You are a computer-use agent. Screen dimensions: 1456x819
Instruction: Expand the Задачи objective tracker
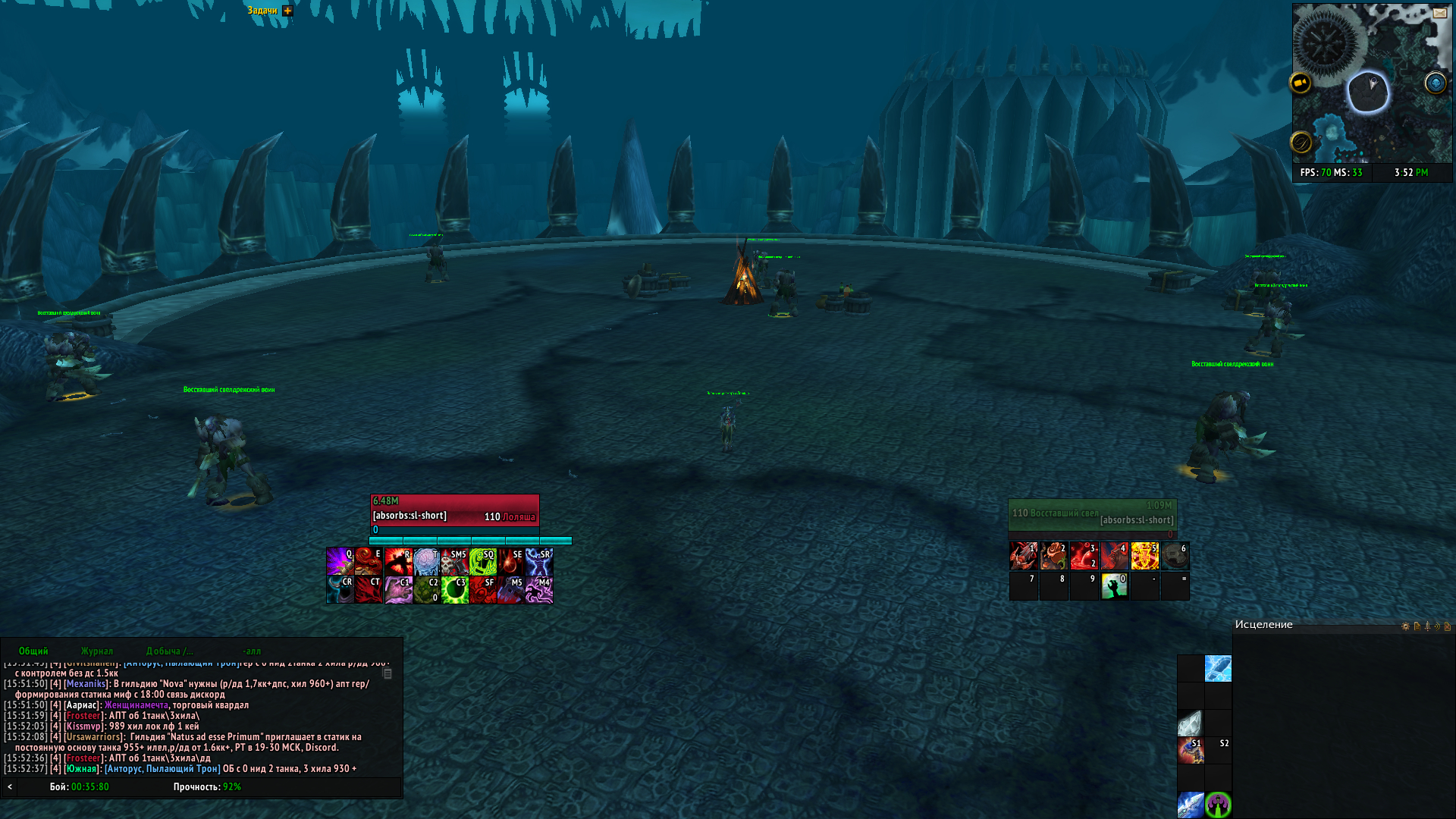click(287, 11)
